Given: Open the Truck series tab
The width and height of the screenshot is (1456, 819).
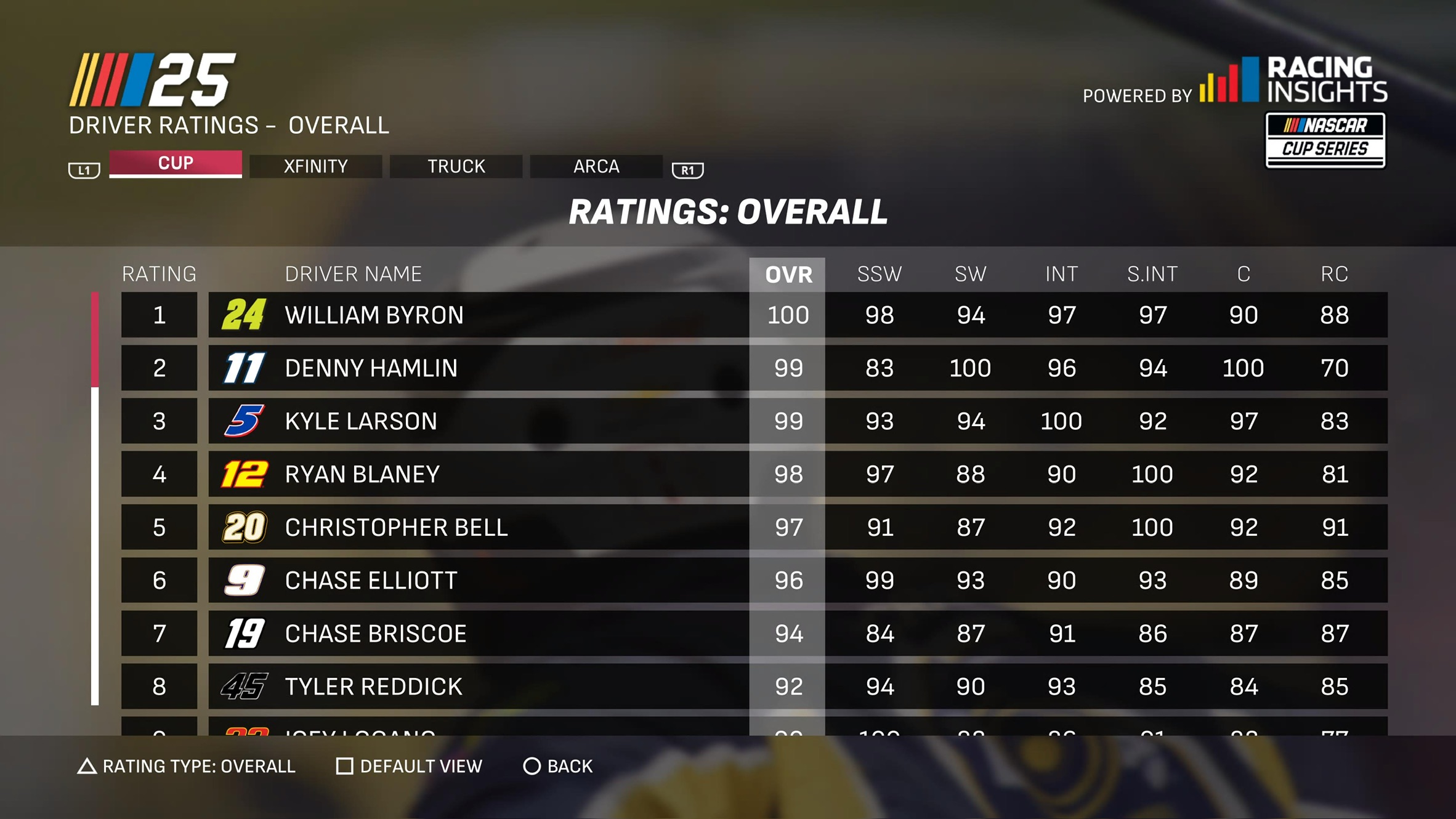Looking at the screenshot, I should [456, 166].
